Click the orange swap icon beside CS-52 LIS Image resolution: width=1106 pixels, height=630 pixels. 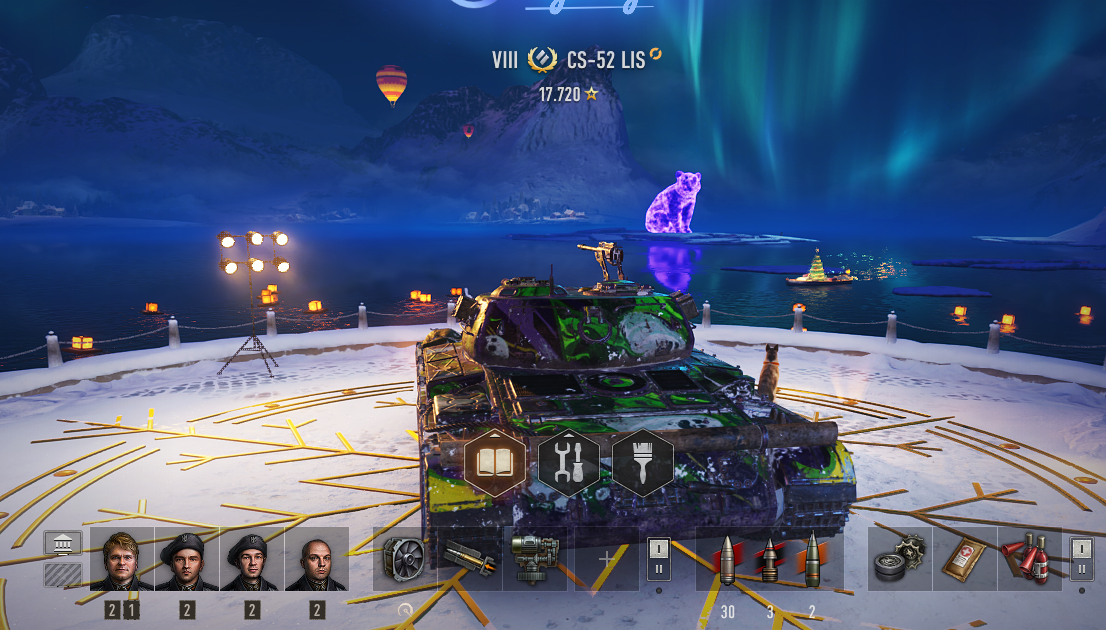click(x=655, y=53)
